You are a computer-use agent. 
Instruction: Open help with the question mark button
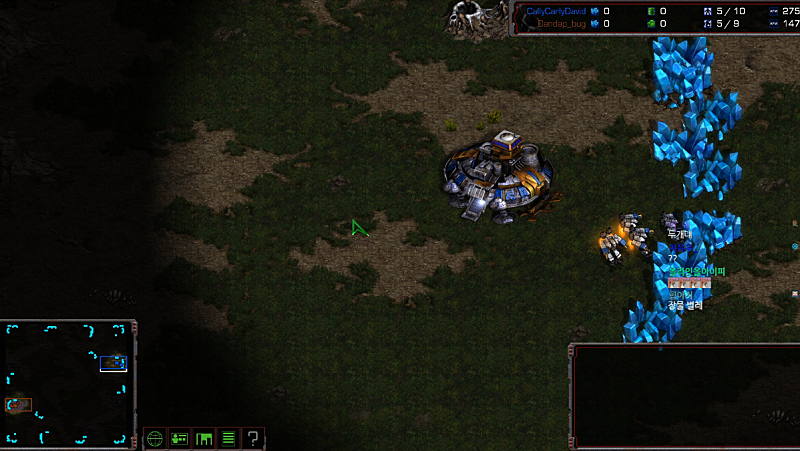(x=254, y=438)
